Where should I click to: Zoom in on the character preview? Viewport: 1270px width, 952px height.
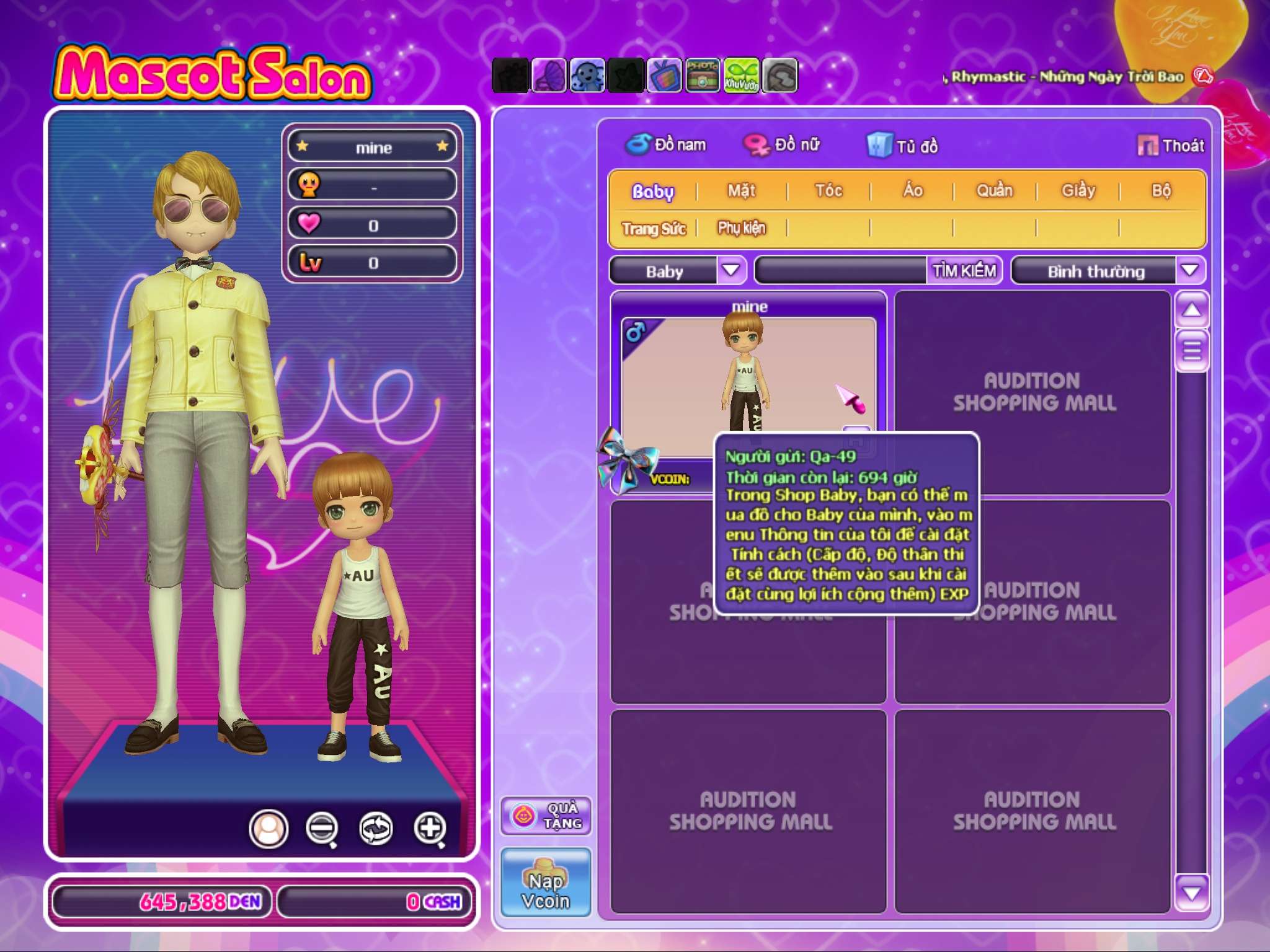pyautogui.click(x=430, y=828)
